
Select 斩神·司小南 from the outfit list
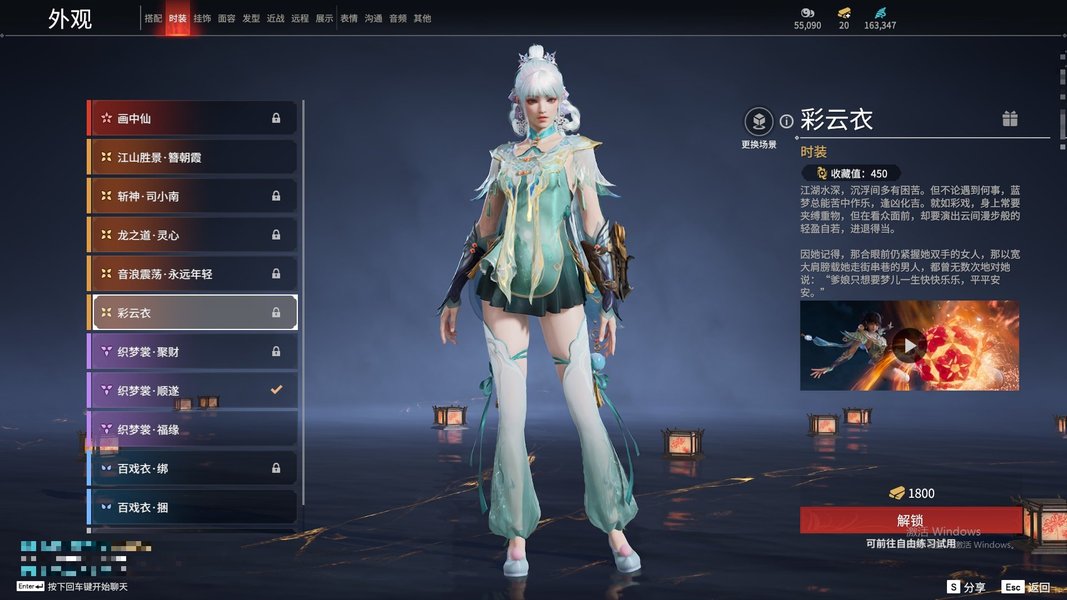(193, 196)
